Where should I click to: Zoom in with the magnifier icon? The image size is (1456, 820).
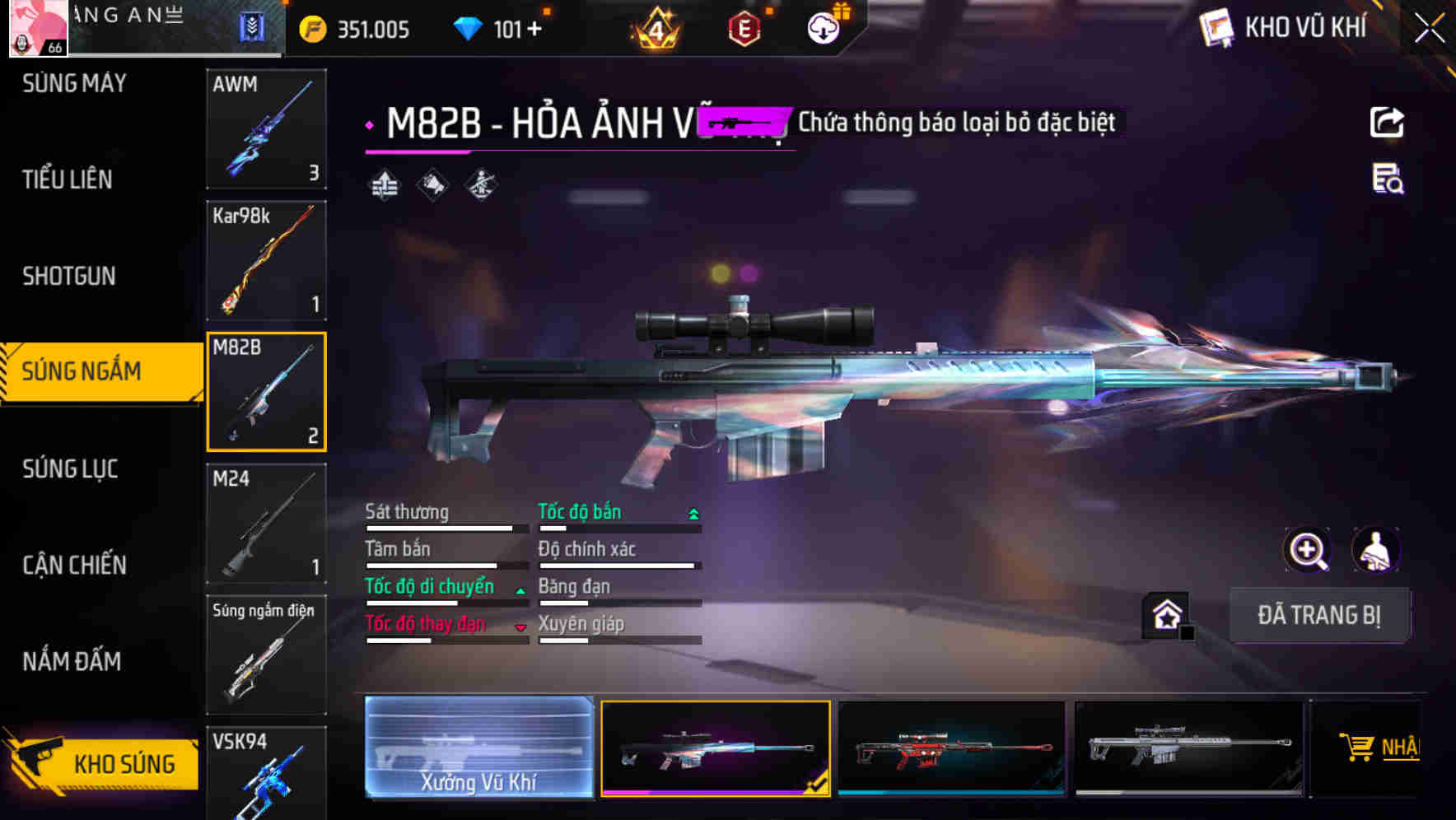pos(1308,550)
